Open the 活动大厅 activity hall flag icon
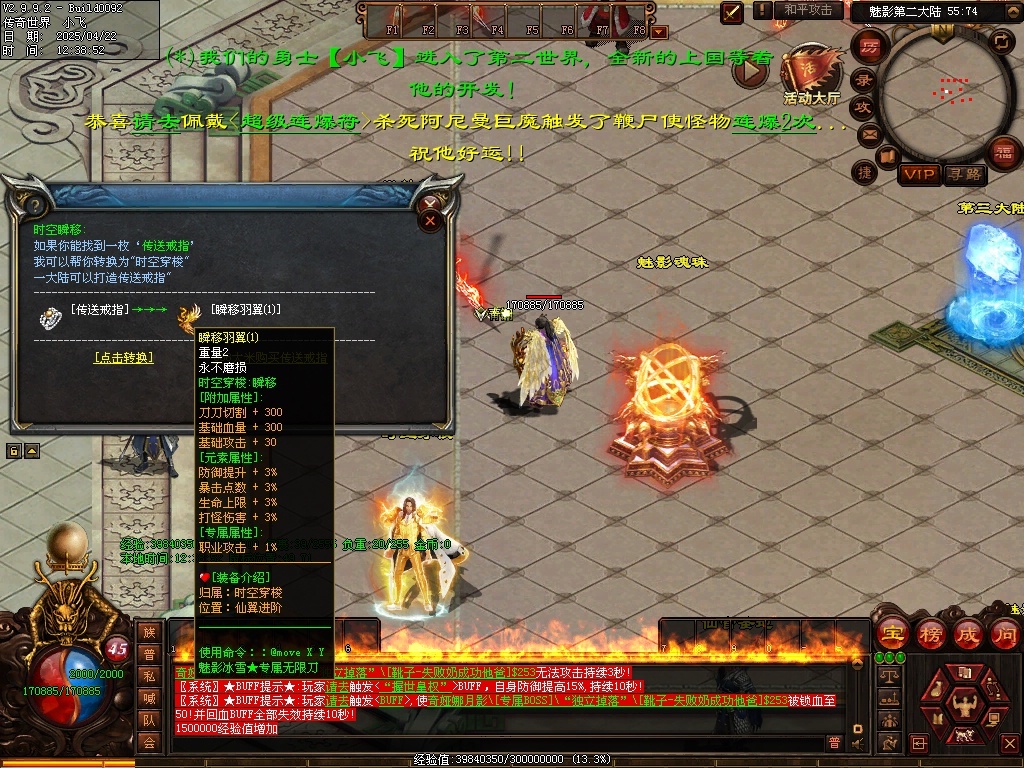1024x768 pixels. [x=811, y=72]
